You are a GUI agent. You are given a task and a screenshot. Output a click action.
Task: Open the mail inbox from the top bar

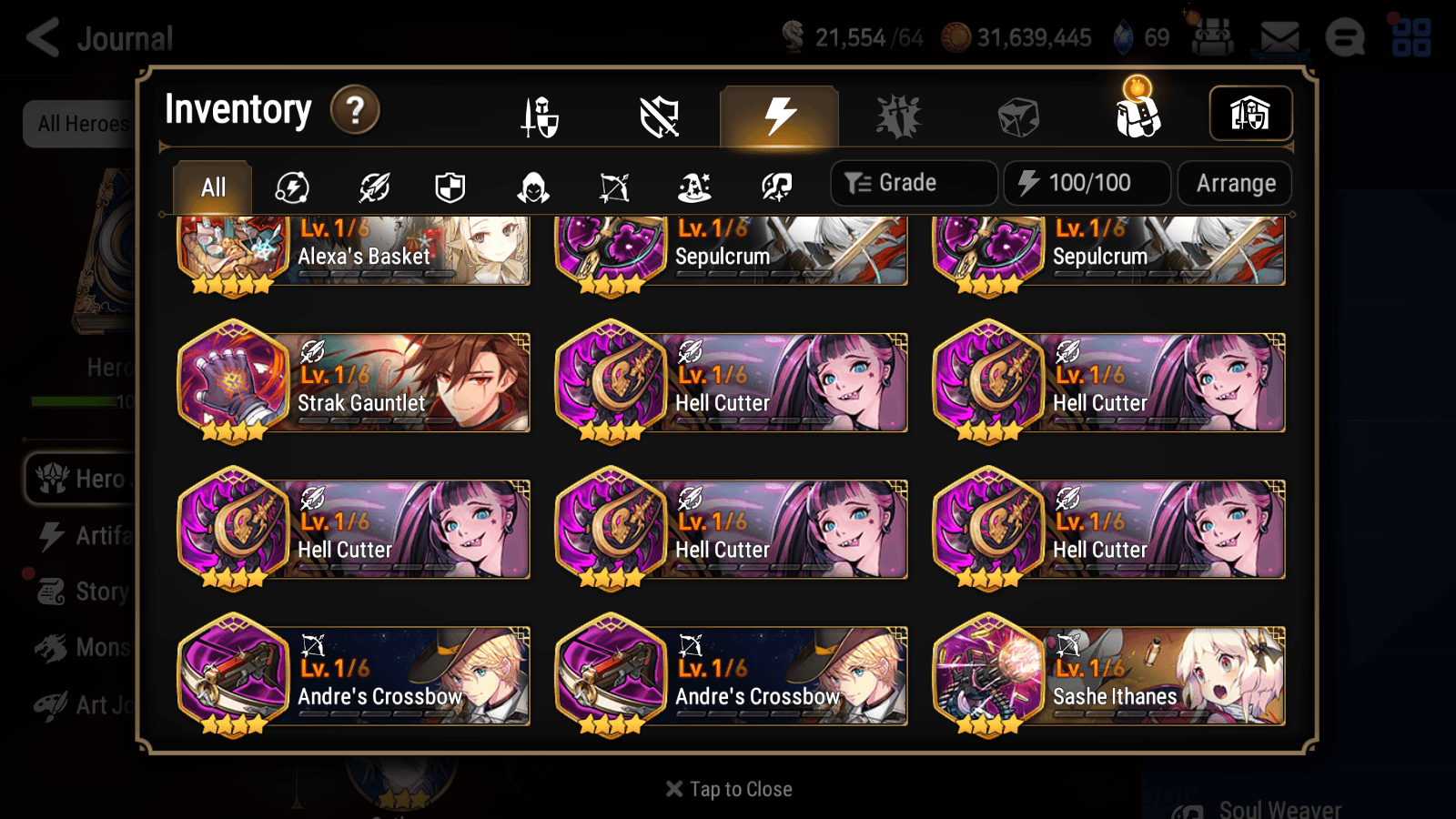tap(1280, 36)
